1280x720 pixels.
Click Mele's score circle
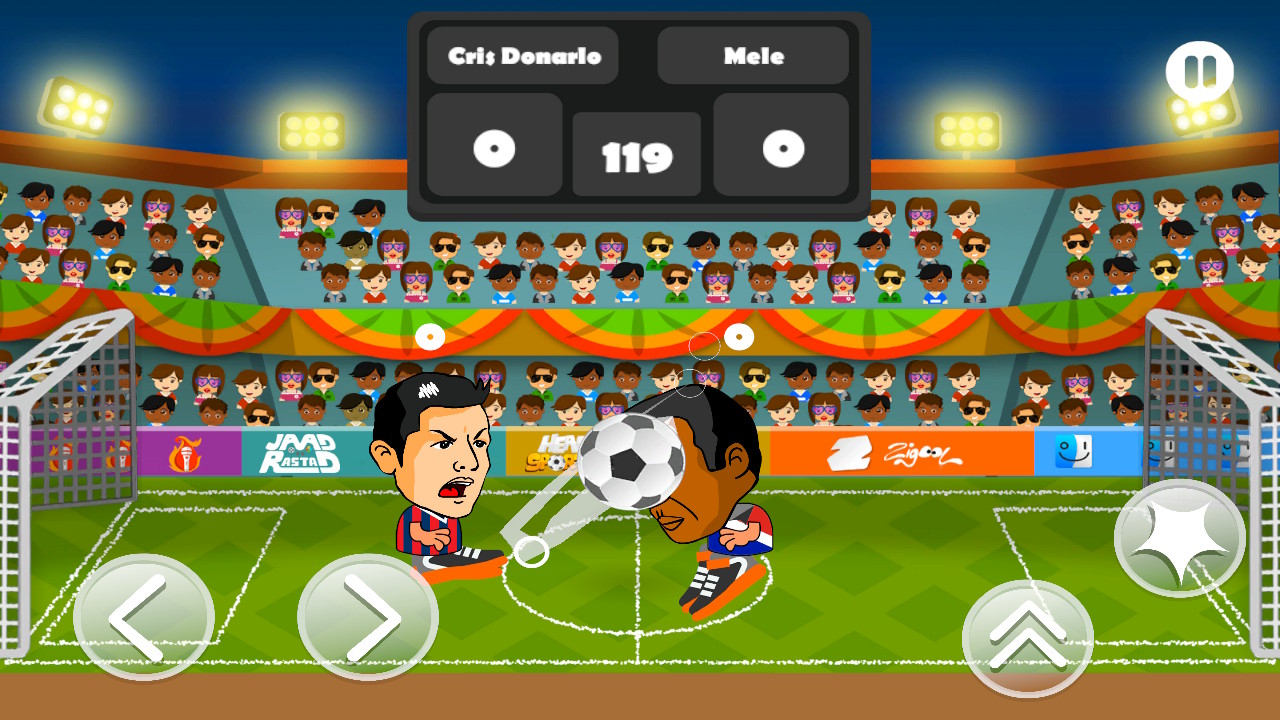coord(781,148)
